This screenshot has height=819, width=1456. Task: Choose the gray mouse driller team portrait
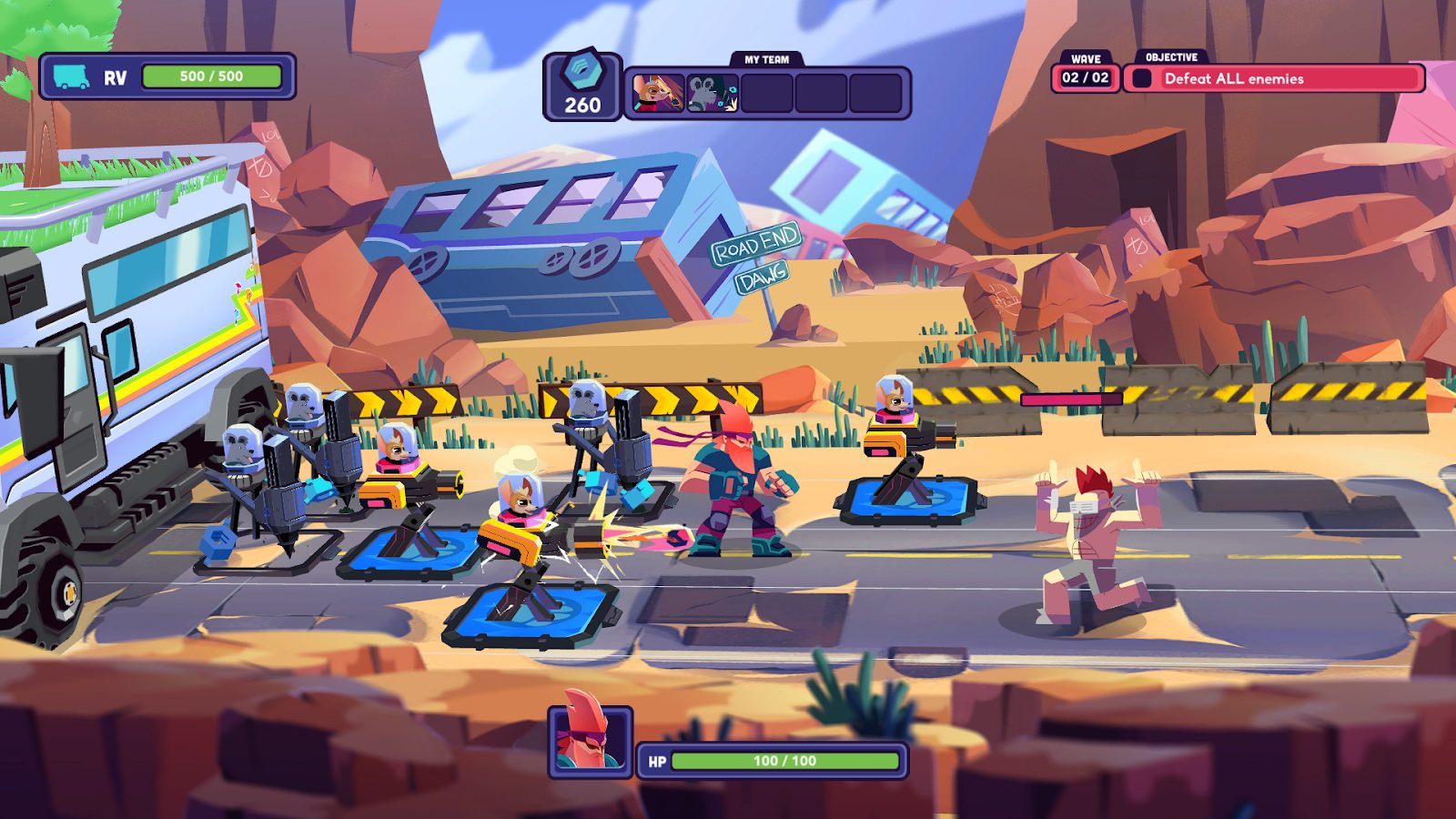point(712,93)
